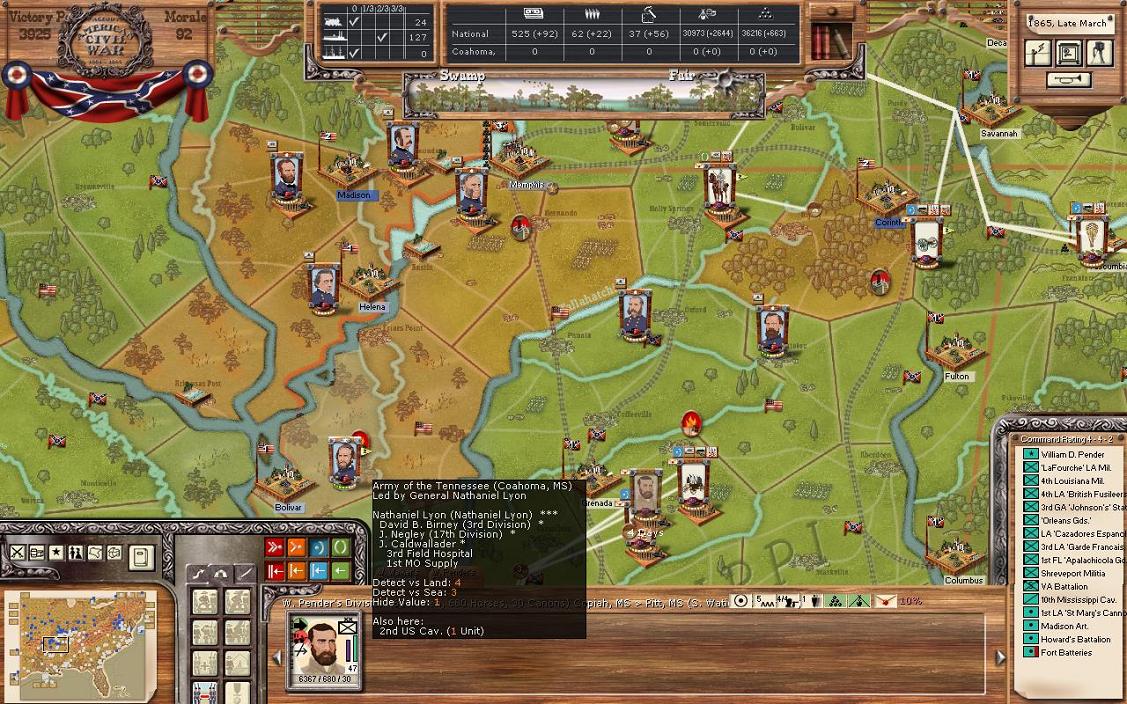Screen dimensions: 1127x704
Task: Switch to the winding road orders tab
Action: 200,574
